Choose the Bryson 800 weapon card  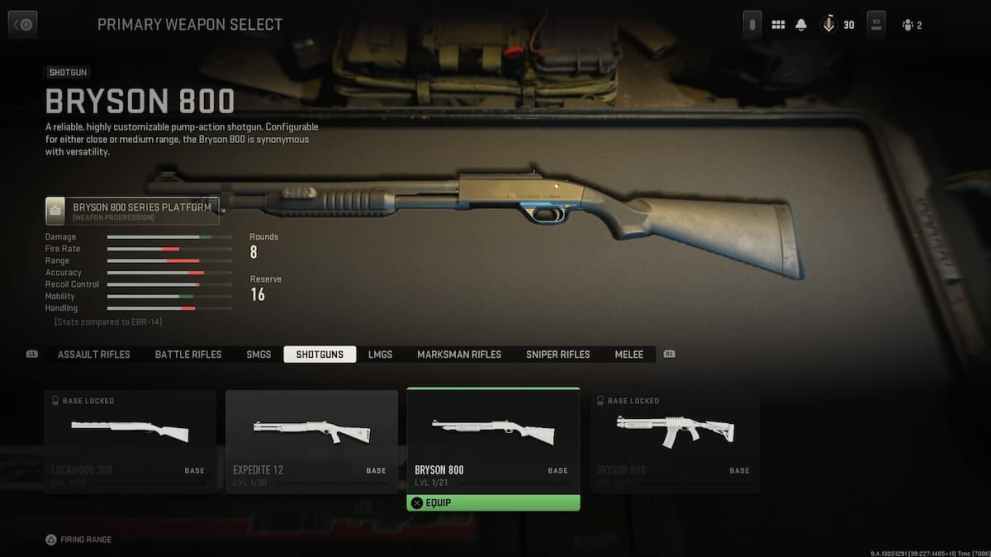pos(493,438)
